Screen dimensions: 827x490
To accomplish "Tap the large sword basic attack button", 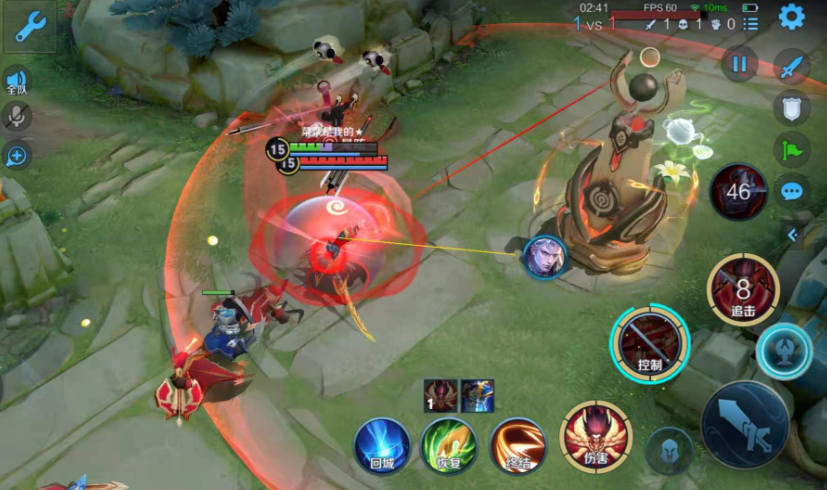I will 745,424.
